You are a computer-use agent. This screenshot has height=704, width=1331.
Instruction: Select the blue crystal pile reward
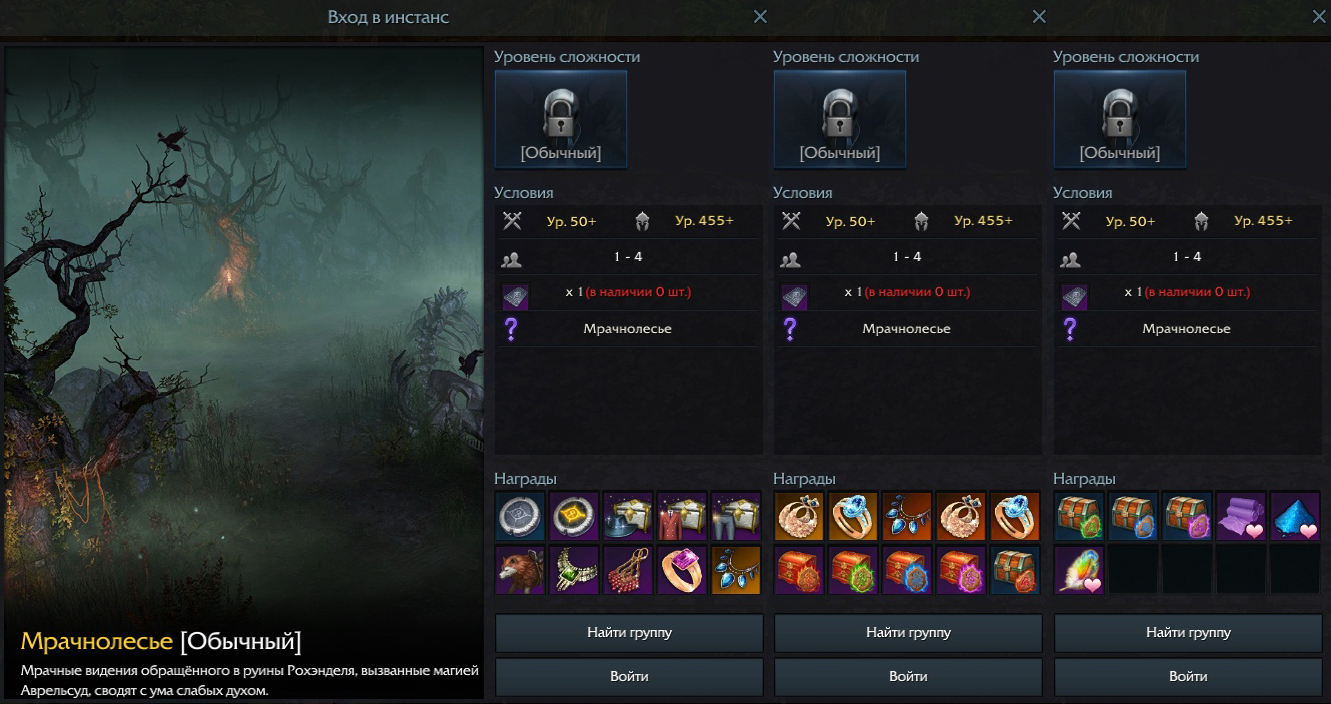pyautogui.click(x=1295, y=516)
